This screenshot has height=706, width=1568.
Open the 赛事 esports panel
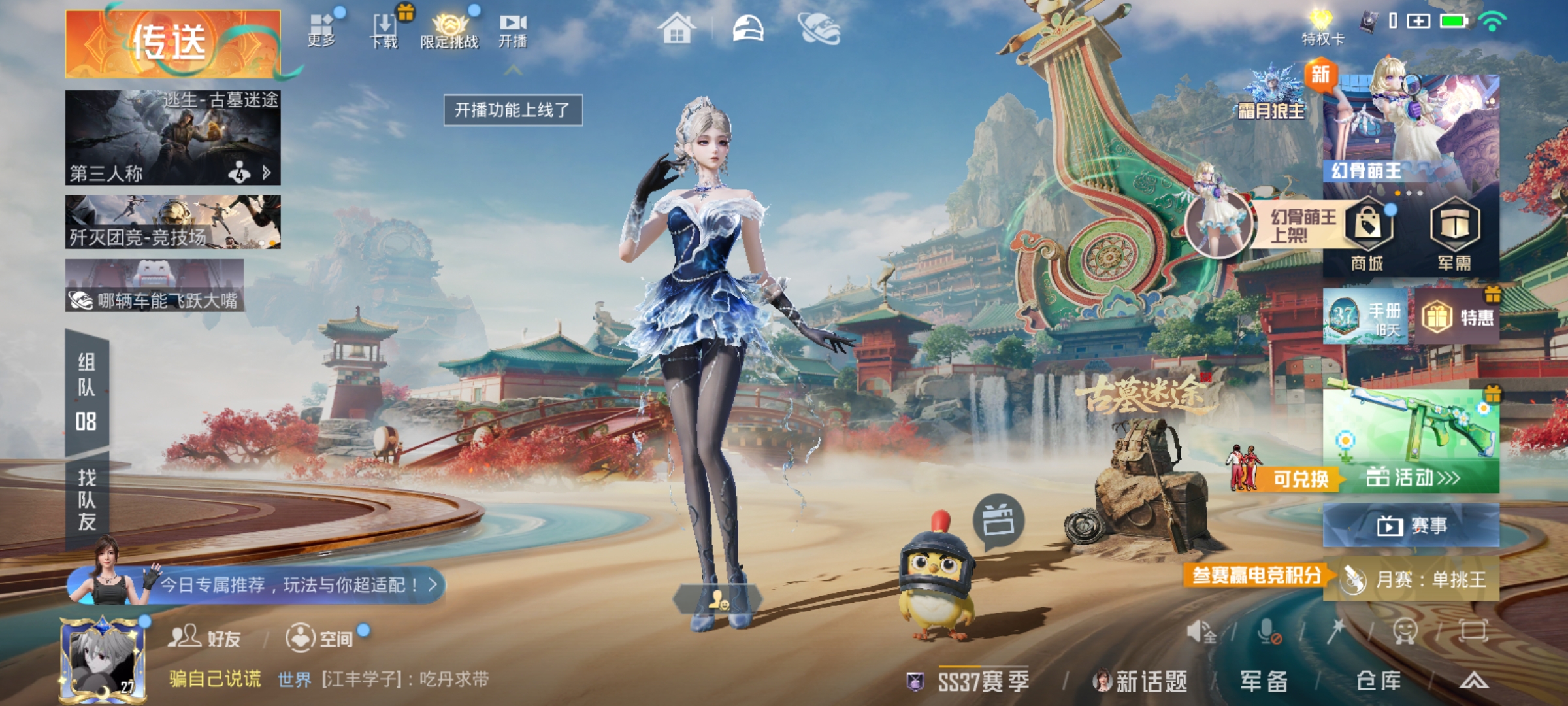[1411, 526]
